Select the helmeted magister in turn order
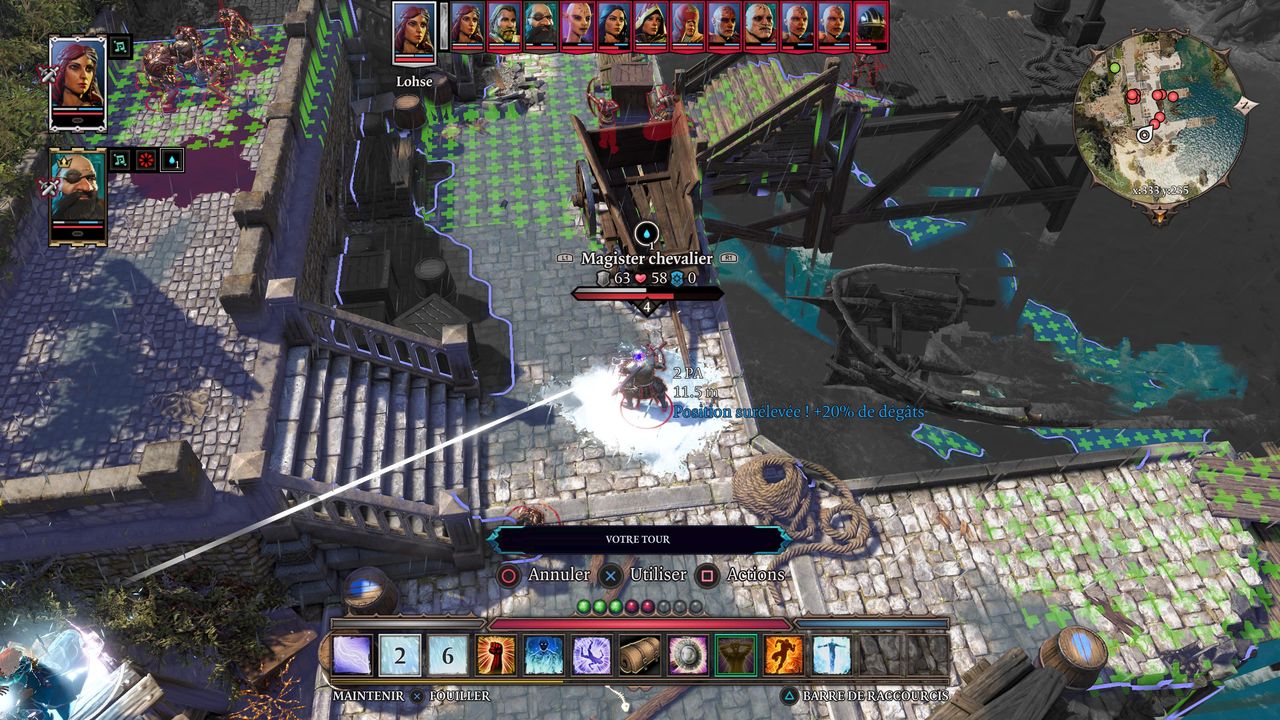This screenshot has height=720, width=1280. [872, 26]
